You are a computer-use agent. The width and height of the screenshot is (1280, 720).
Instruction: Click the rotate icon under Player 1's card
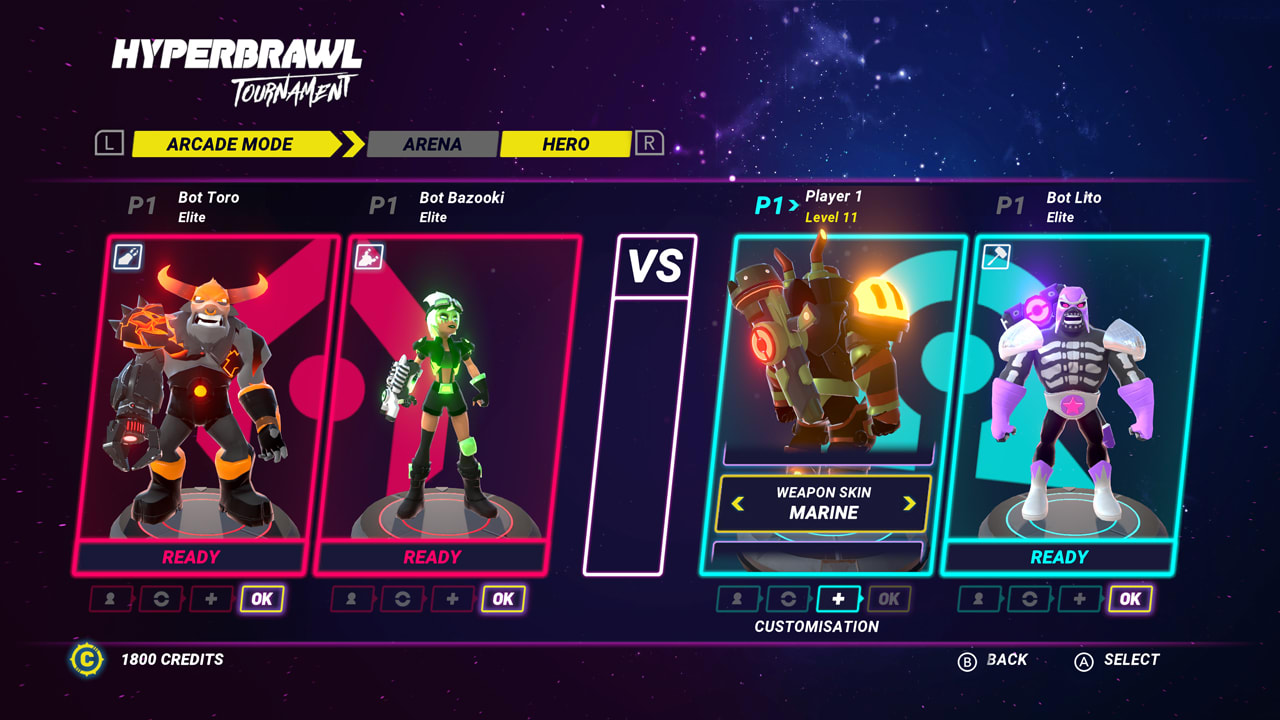[789, 599]
